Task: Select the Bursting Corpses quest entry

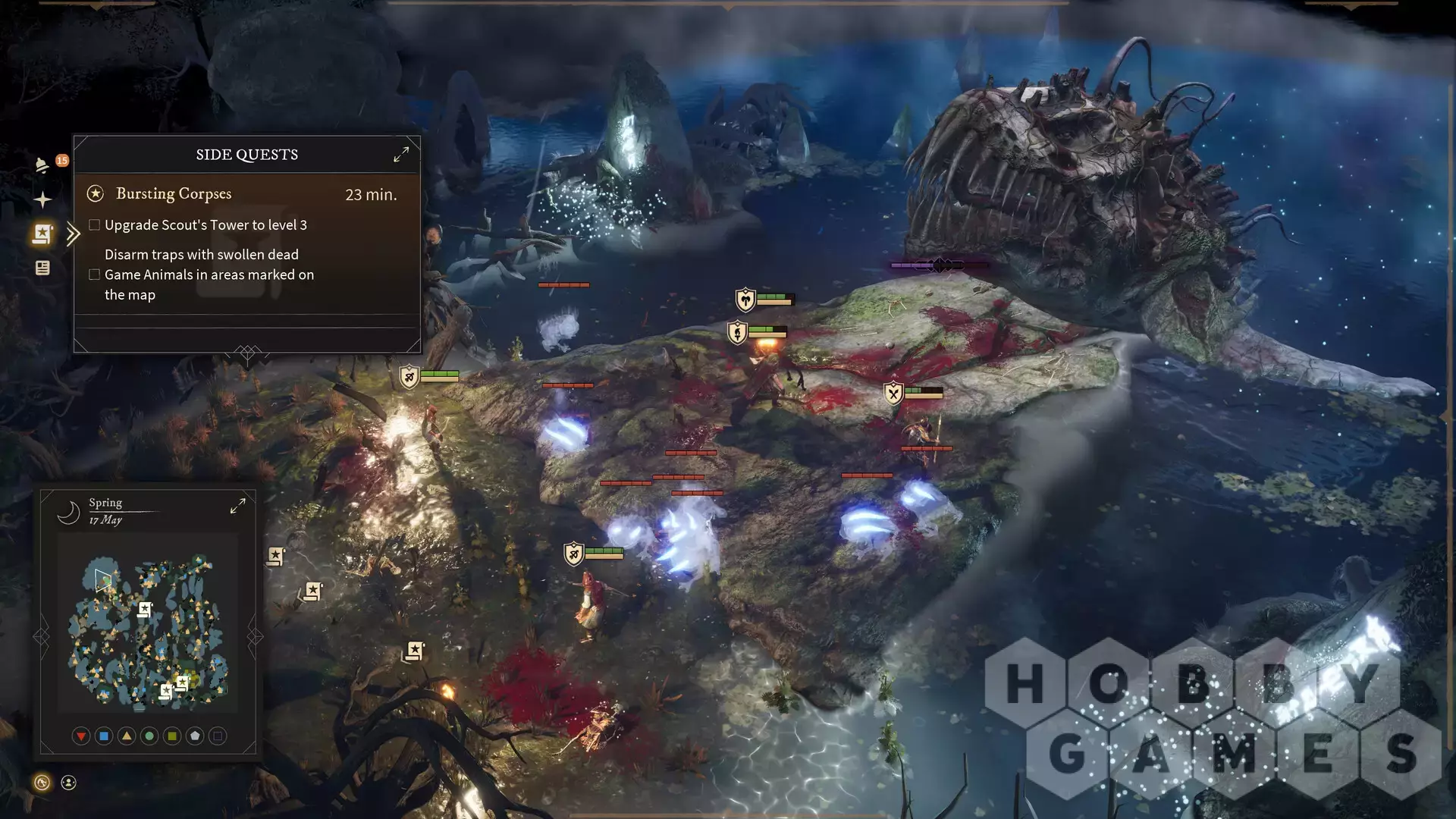Action: [x=174, y=194]
